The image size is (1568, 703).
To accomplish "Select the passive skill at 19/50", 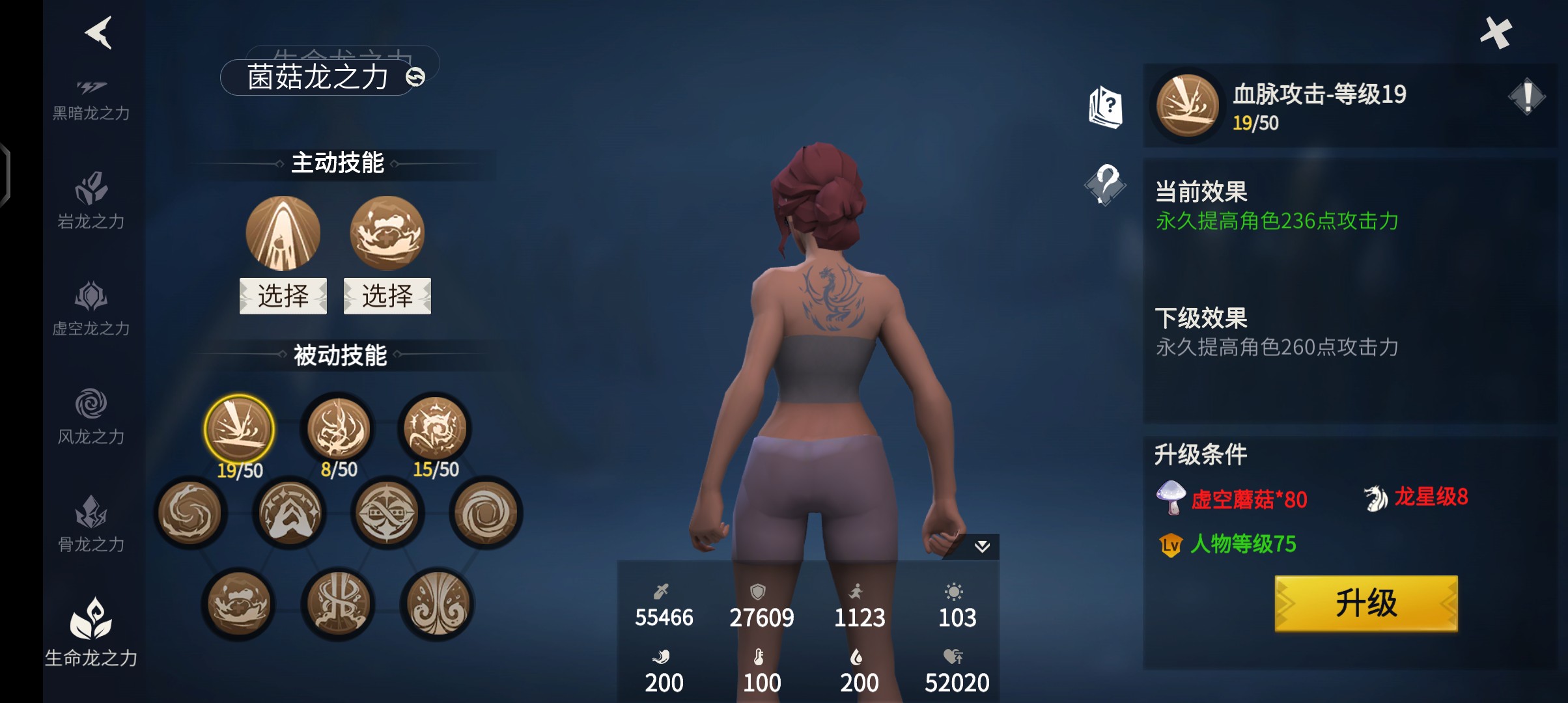I will click(240, 430).
